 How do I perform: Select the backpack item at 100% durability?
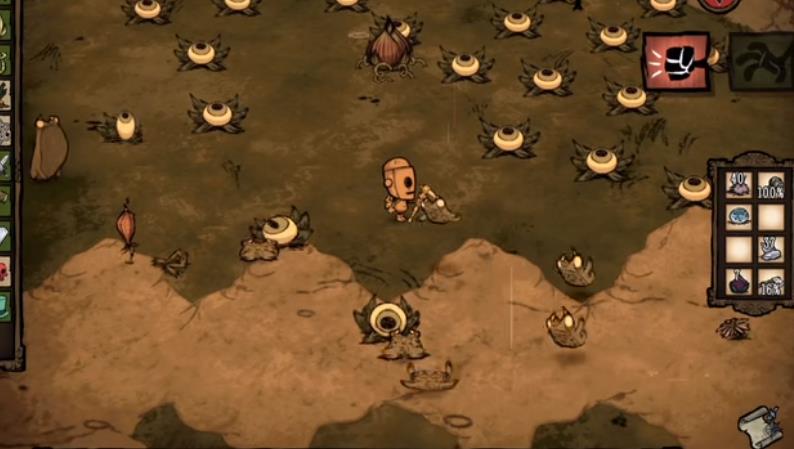click(x=770, y=184)
